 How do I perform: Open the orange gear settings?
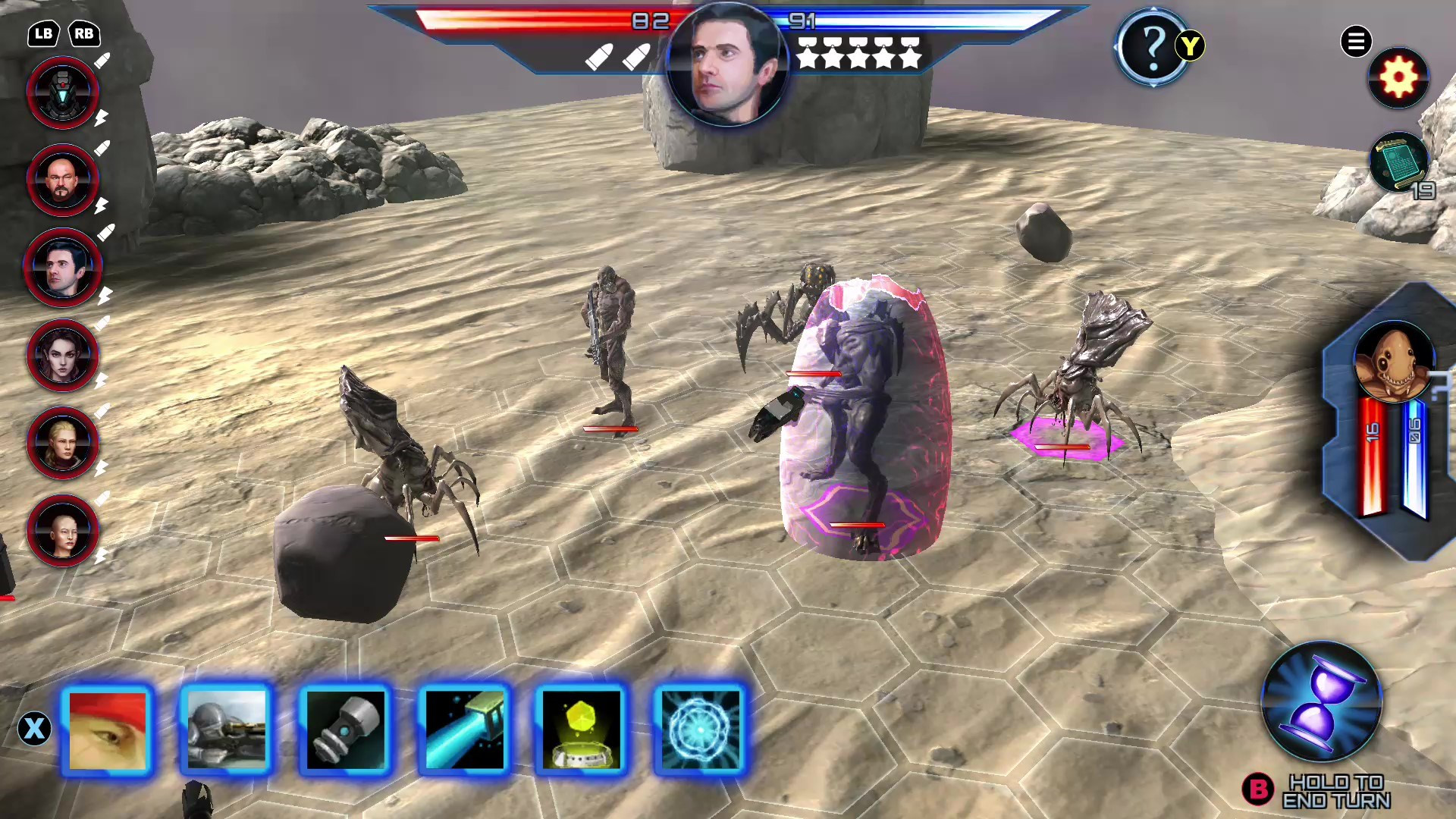(x=1398, y=77)
